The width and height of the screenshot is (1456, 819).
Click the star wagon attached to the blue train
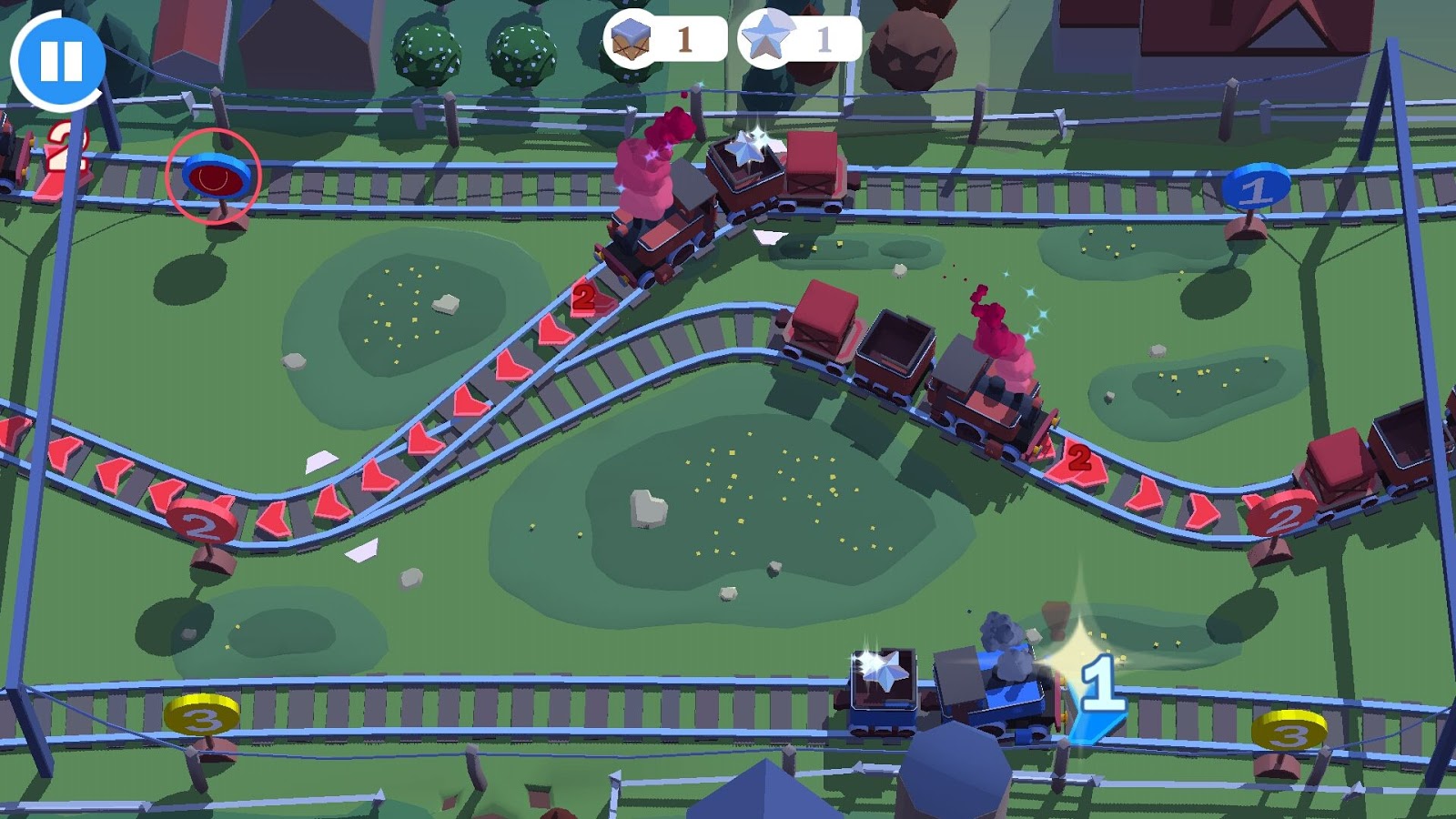tap(883, 687)
